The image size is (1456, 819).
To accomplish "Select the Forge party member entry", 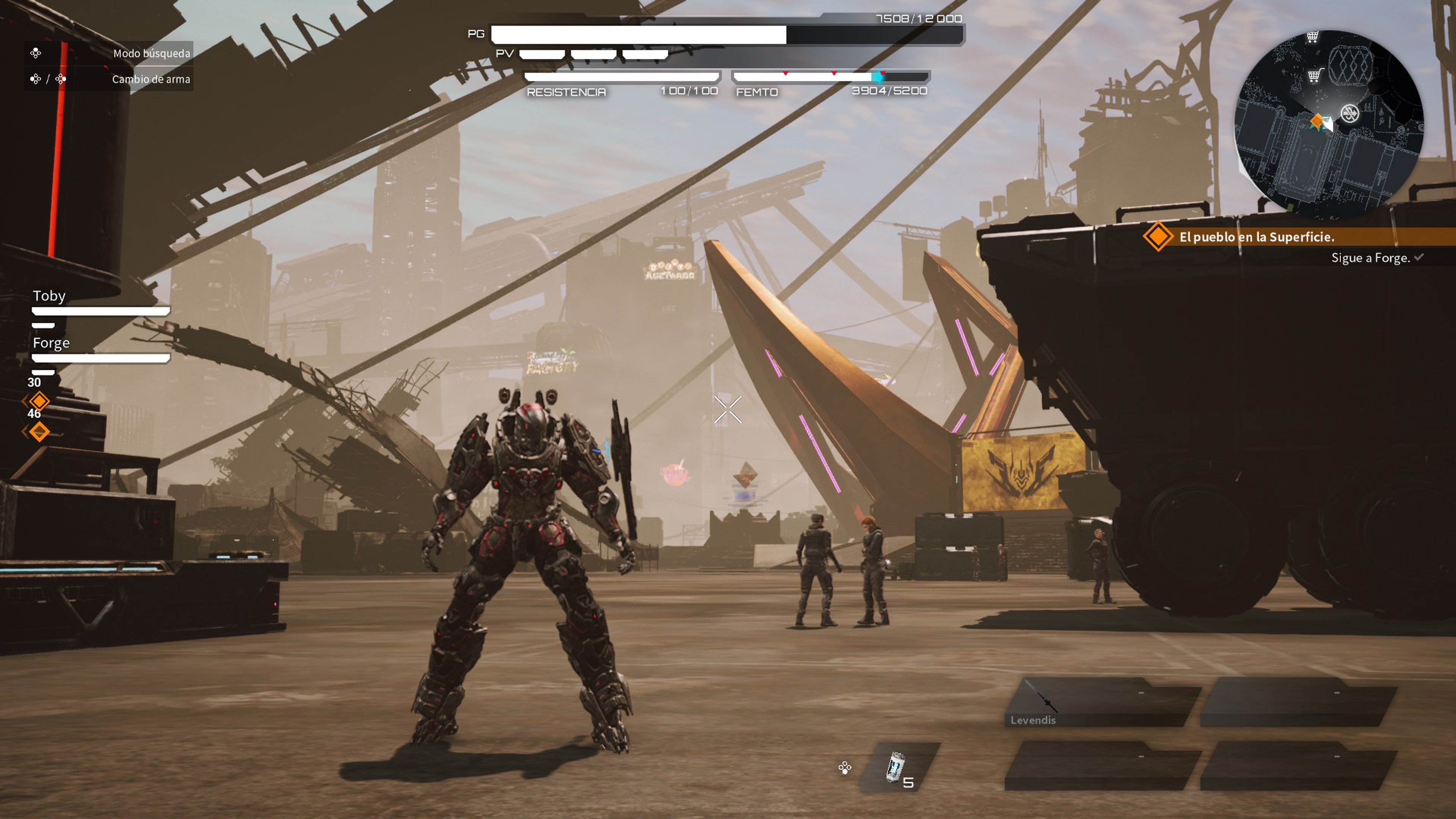I will coord(52,342).
